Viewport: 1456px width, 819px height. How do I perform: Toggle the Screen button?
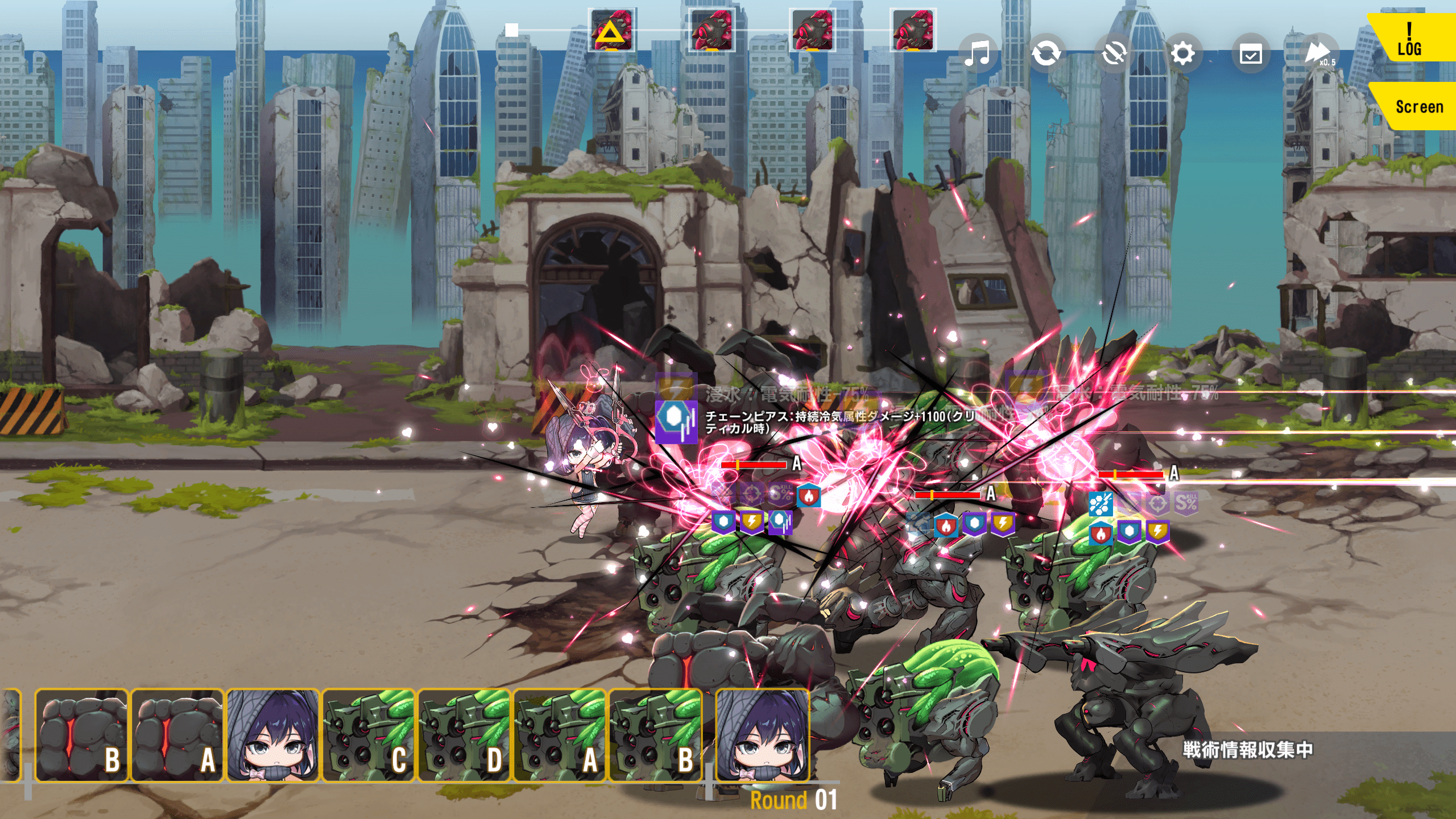(1416, 106)
